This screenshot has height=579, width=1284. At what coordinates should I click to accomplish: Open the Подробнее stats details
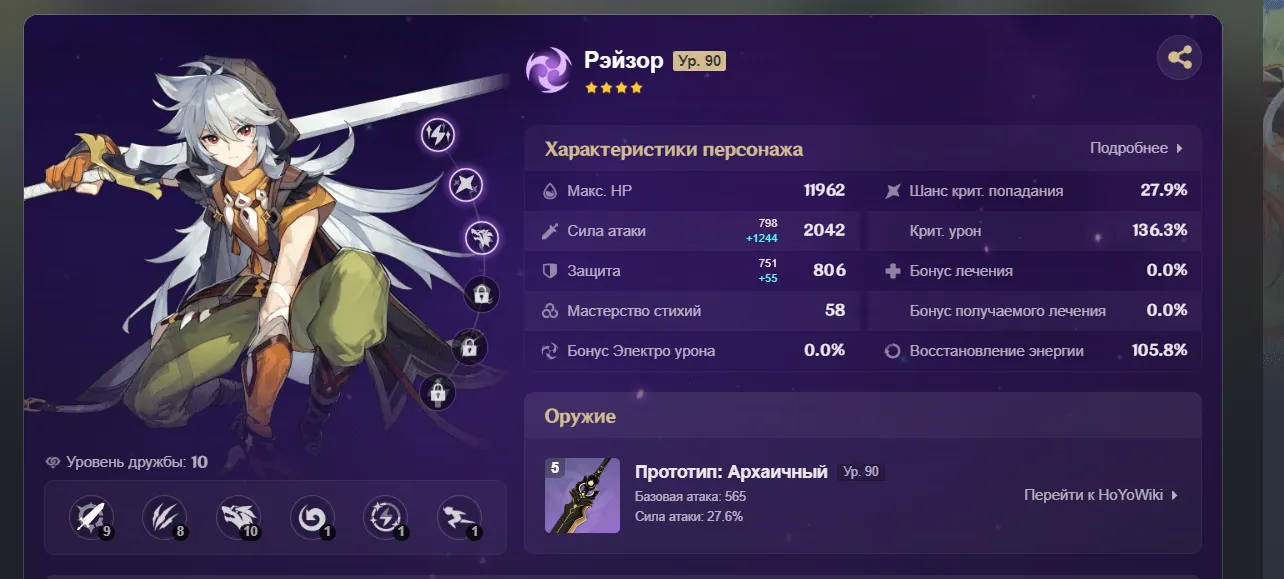pyautogui.click(x=1136, y=148)
